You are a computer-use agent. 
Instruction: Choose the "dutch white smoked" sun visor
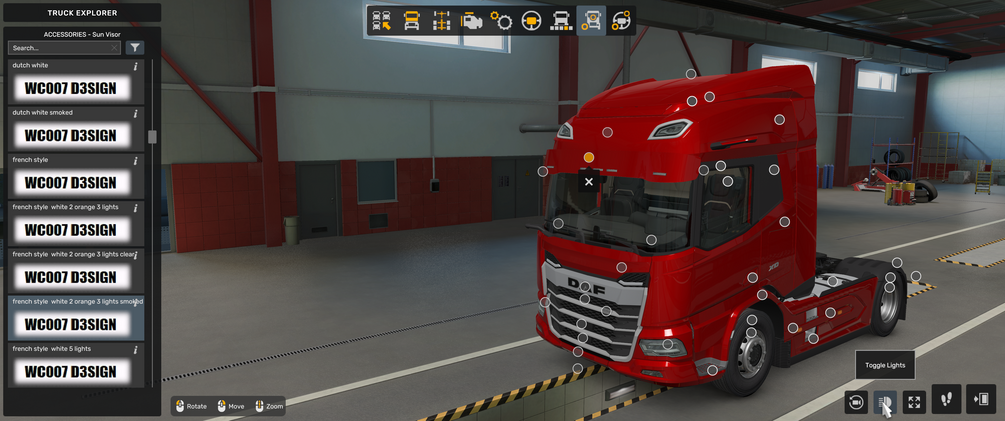(x=70, y=135)
